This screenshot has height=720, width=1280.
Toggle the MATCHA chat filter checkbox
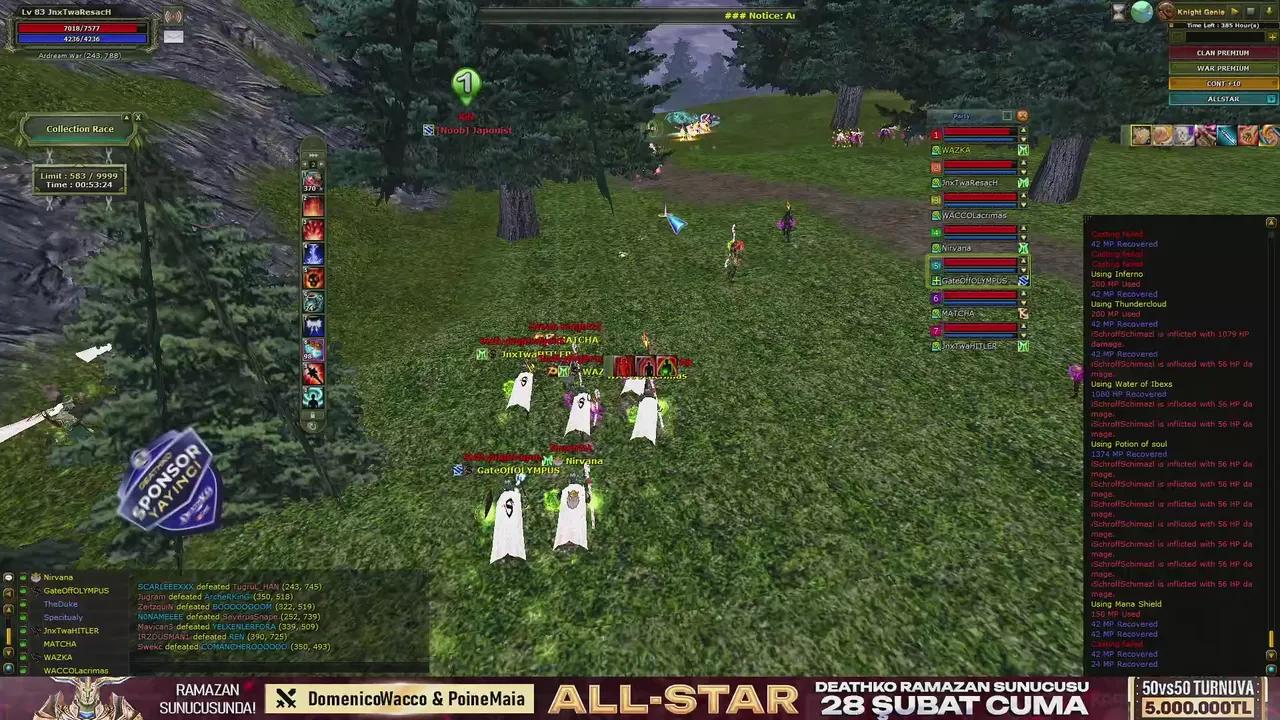coord(22,643)
